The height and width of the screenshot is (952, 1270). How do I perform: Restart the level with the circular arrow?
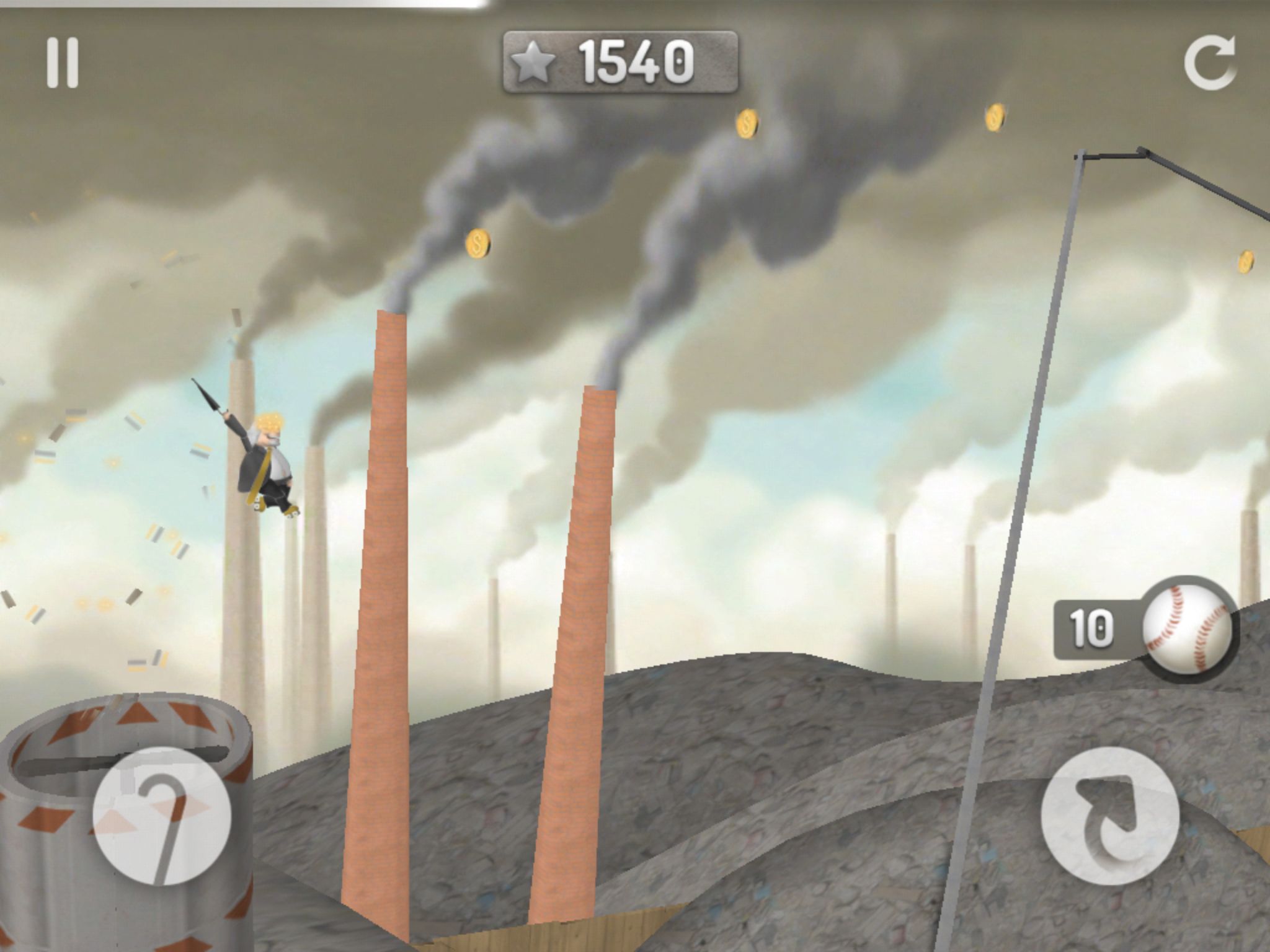point(1209,63)
